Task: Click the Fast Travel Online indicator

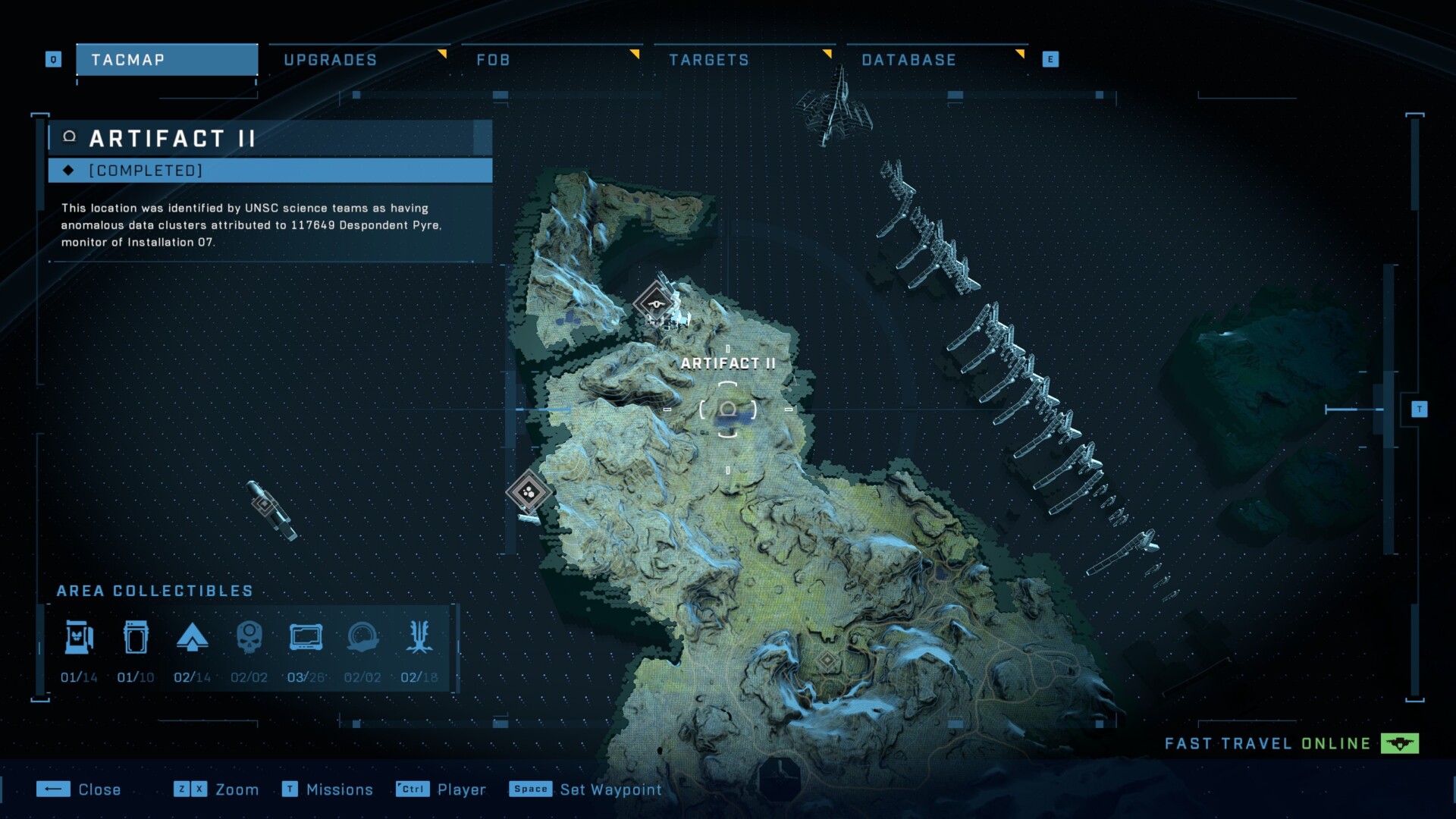Action: click(x=1291, y=744)
